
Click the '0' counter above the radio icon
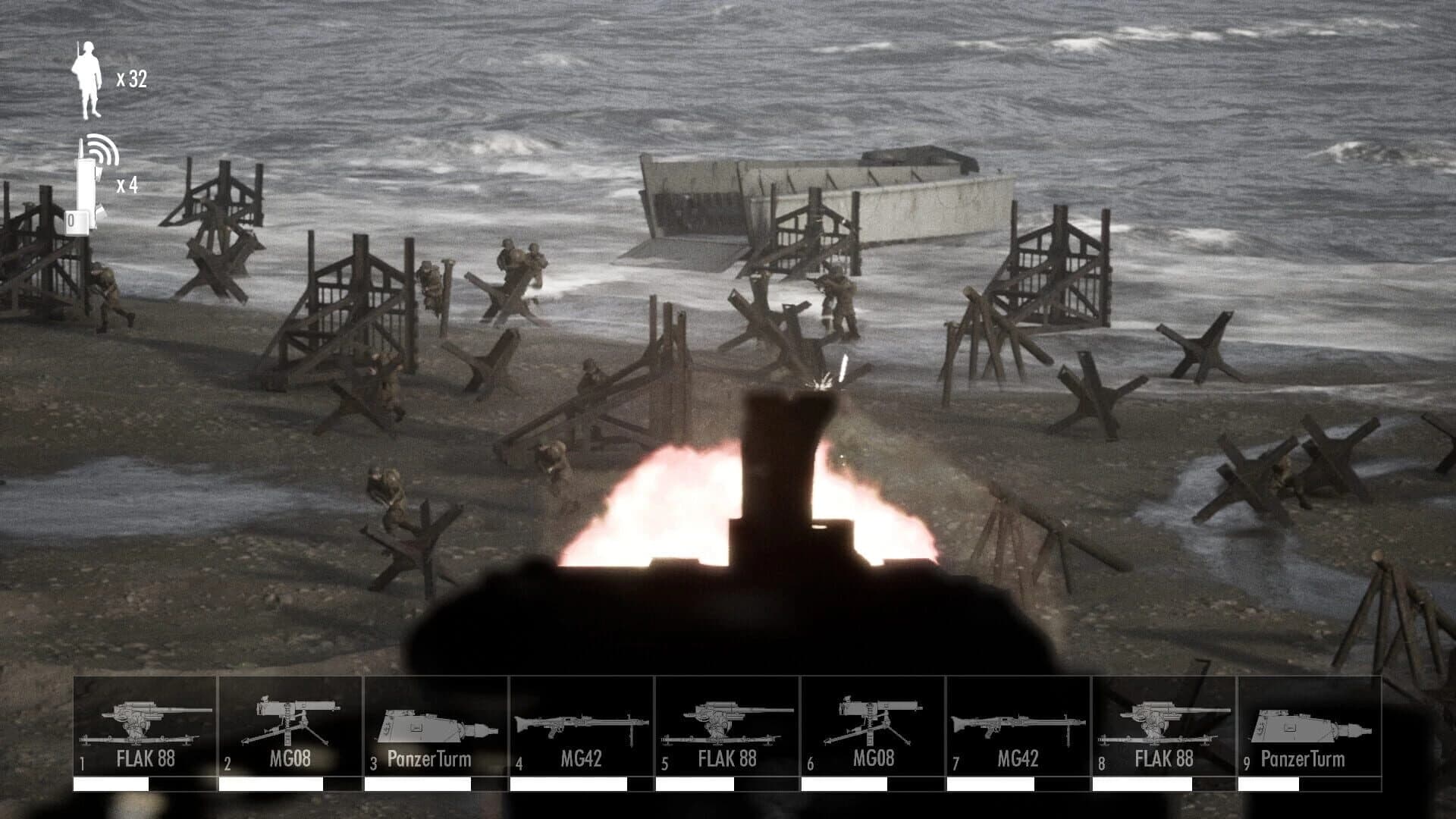point(72,220)
